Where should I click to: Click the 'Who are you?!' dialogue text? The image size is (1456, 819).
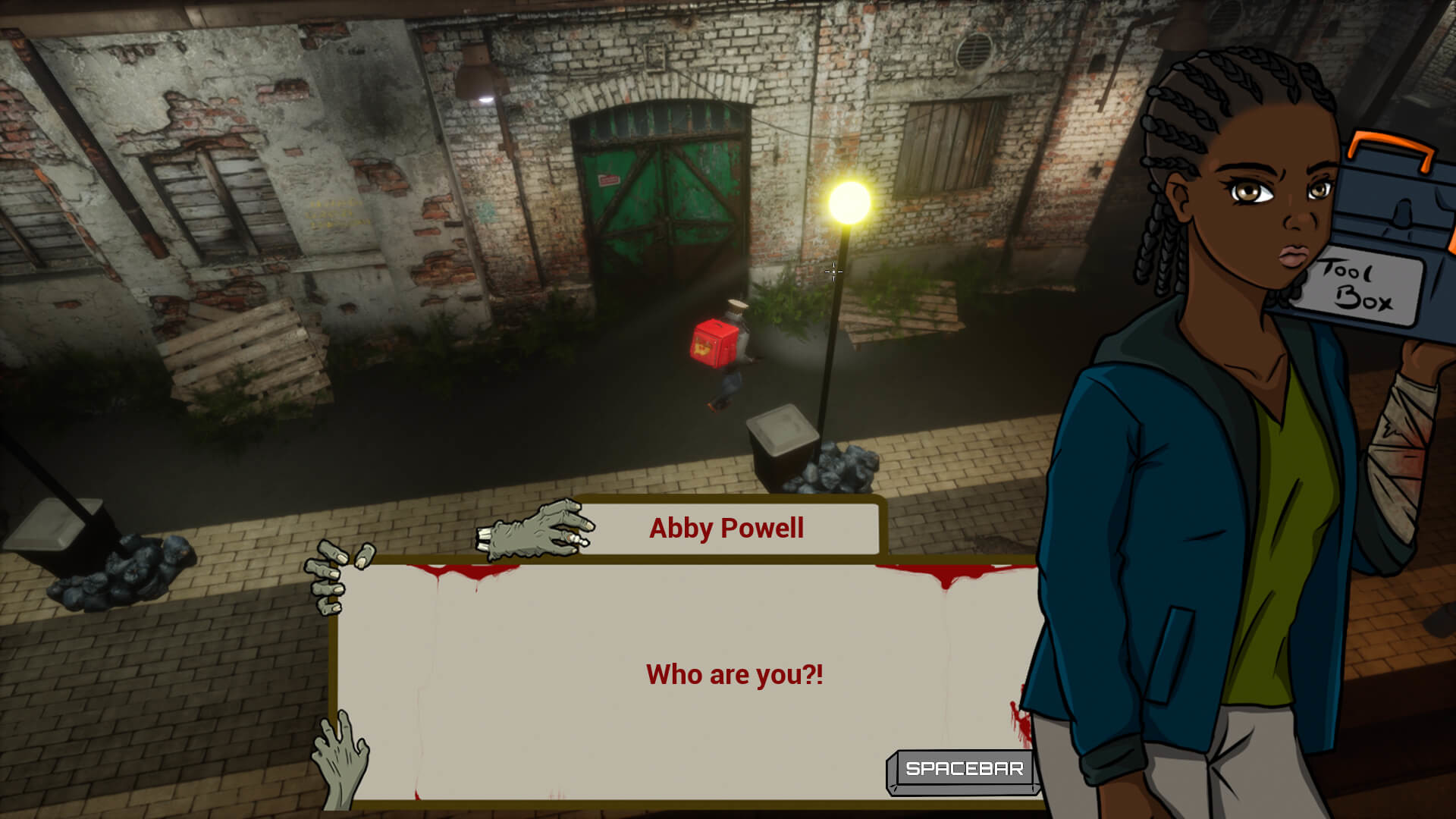[734, 673]
